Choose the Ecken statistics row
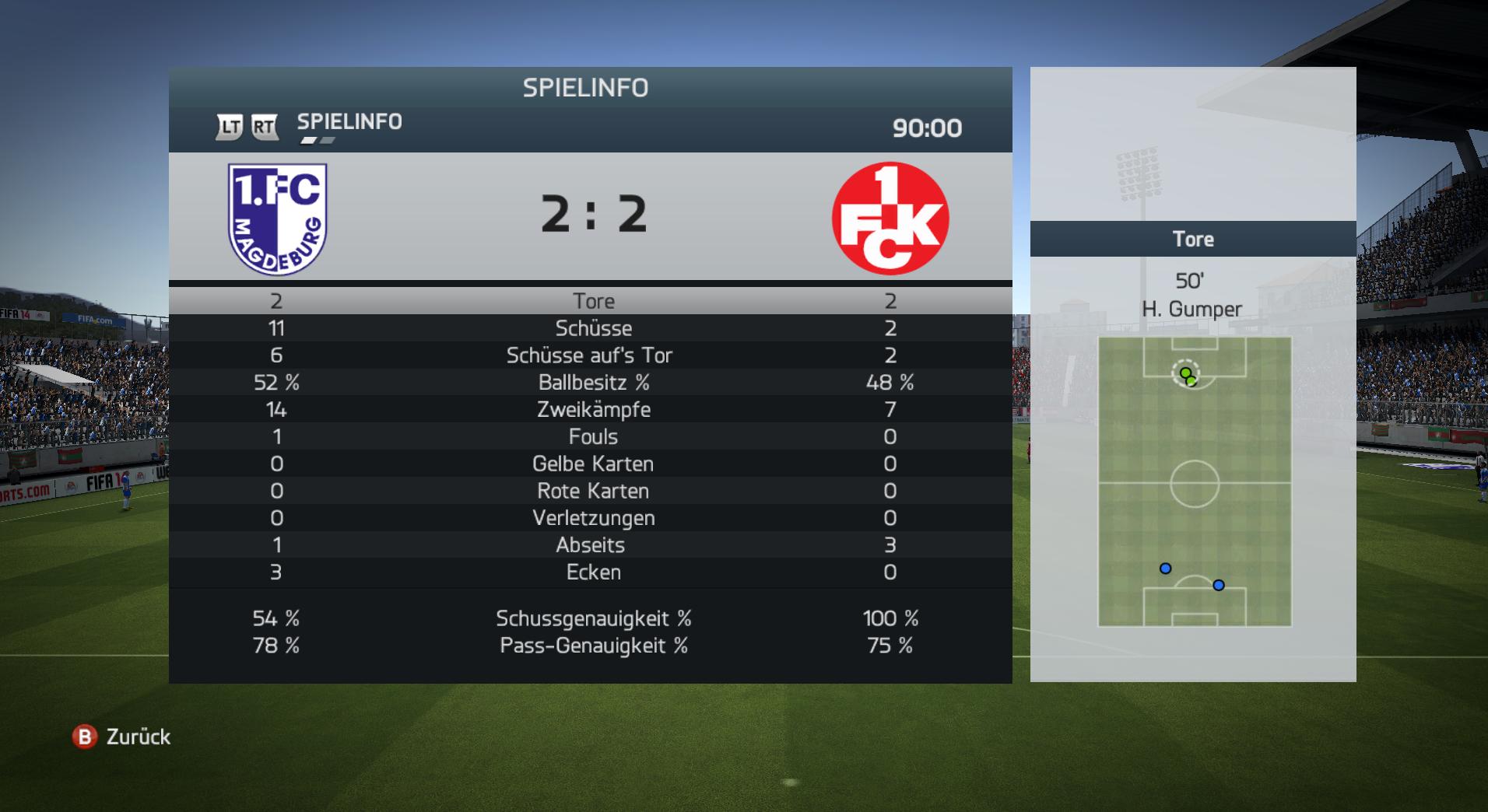This screenshot has width=1488, height=812. (592, 572)
